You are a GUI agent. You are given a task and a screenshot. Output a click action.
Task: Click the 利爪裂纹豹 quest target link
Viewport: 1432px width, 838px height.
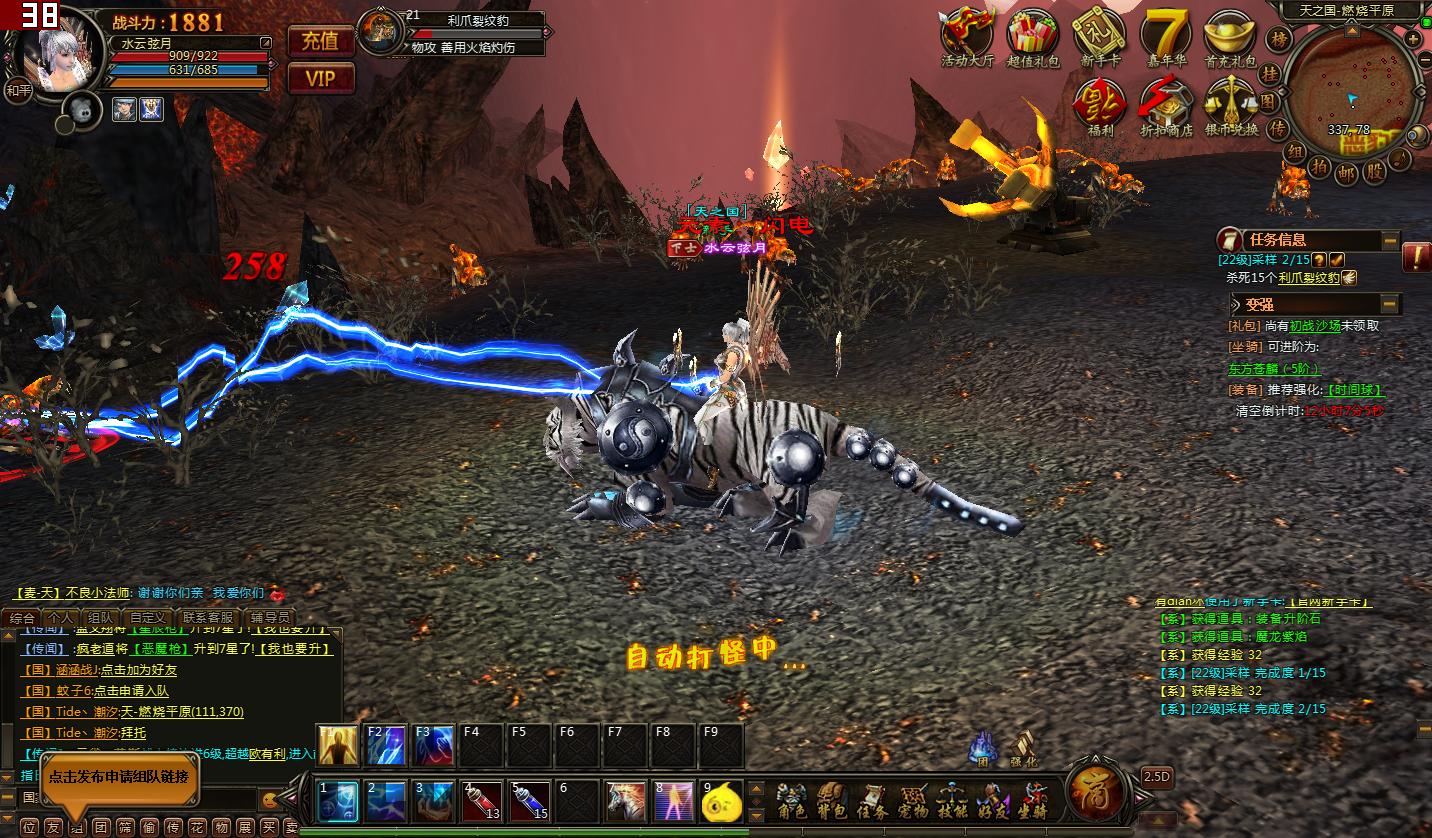[x=1308, y=278]
